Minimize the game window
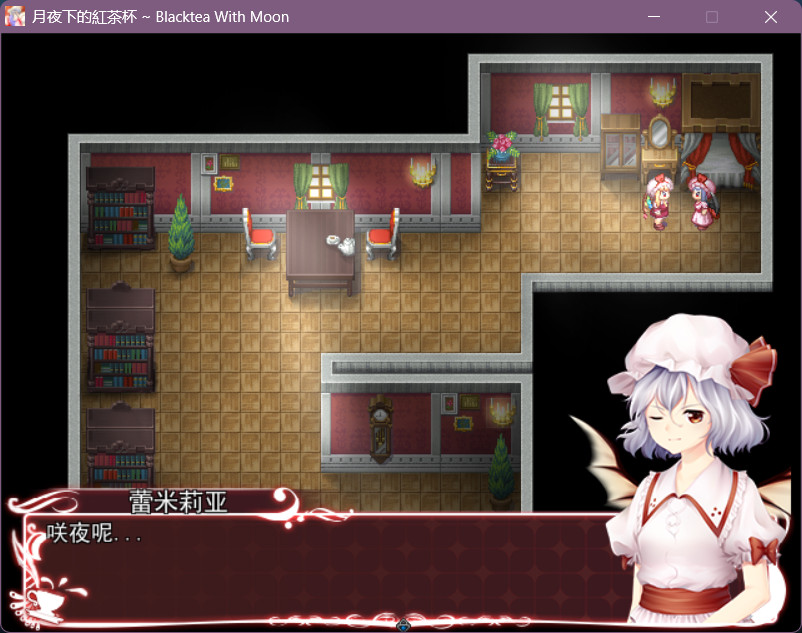 654,17
